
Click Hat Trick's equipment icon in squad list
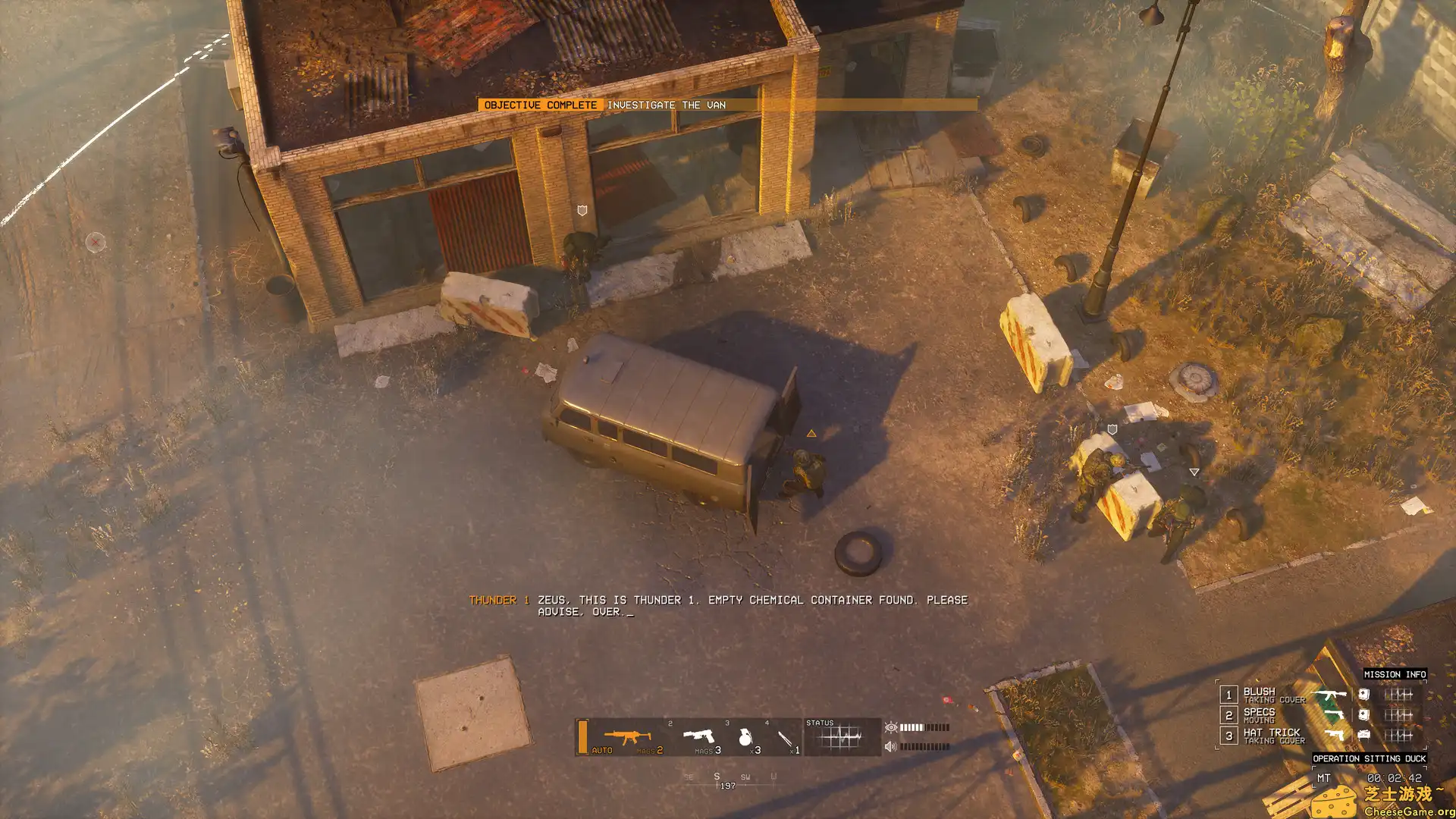pos(1363,734)
